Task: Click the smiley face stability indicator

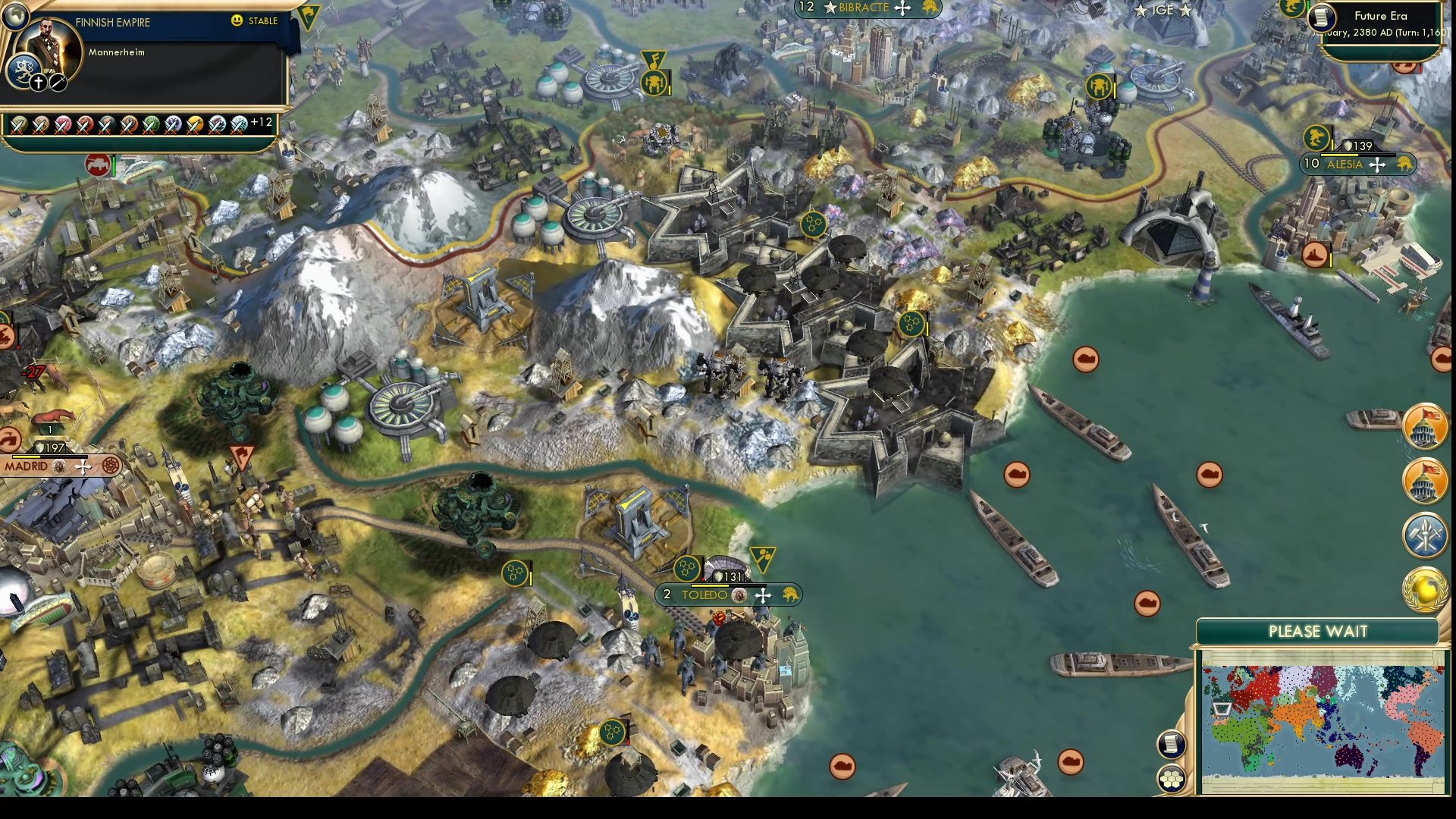Action: coord(237,22)
